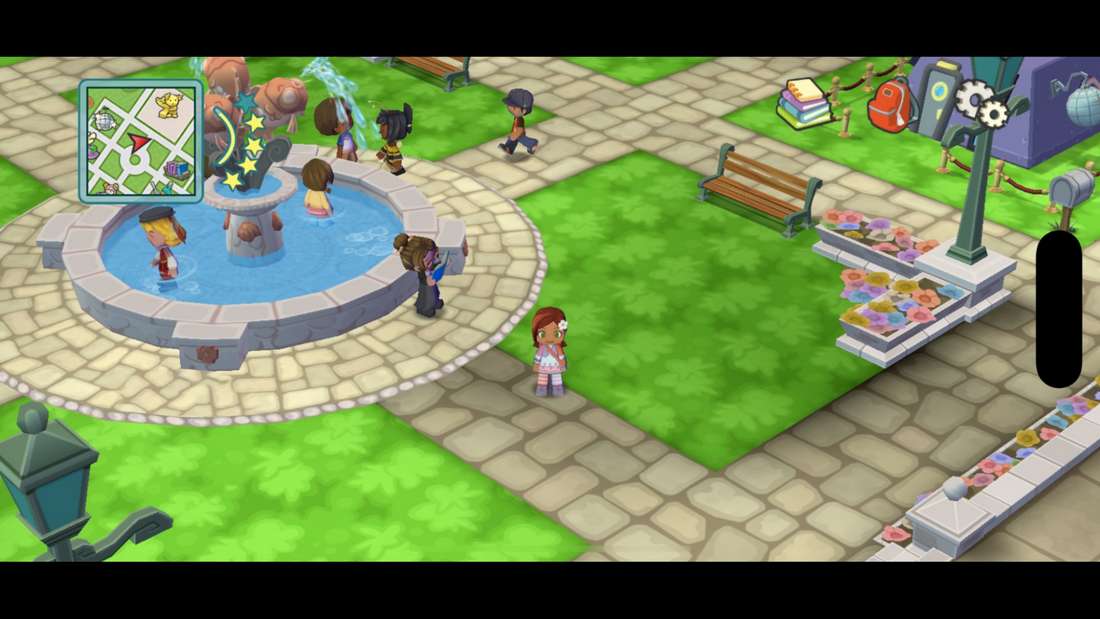Select the yellow bear marker on minimap
The height and width of the screenshot is (619, 1100).
[x=169, y=104]
